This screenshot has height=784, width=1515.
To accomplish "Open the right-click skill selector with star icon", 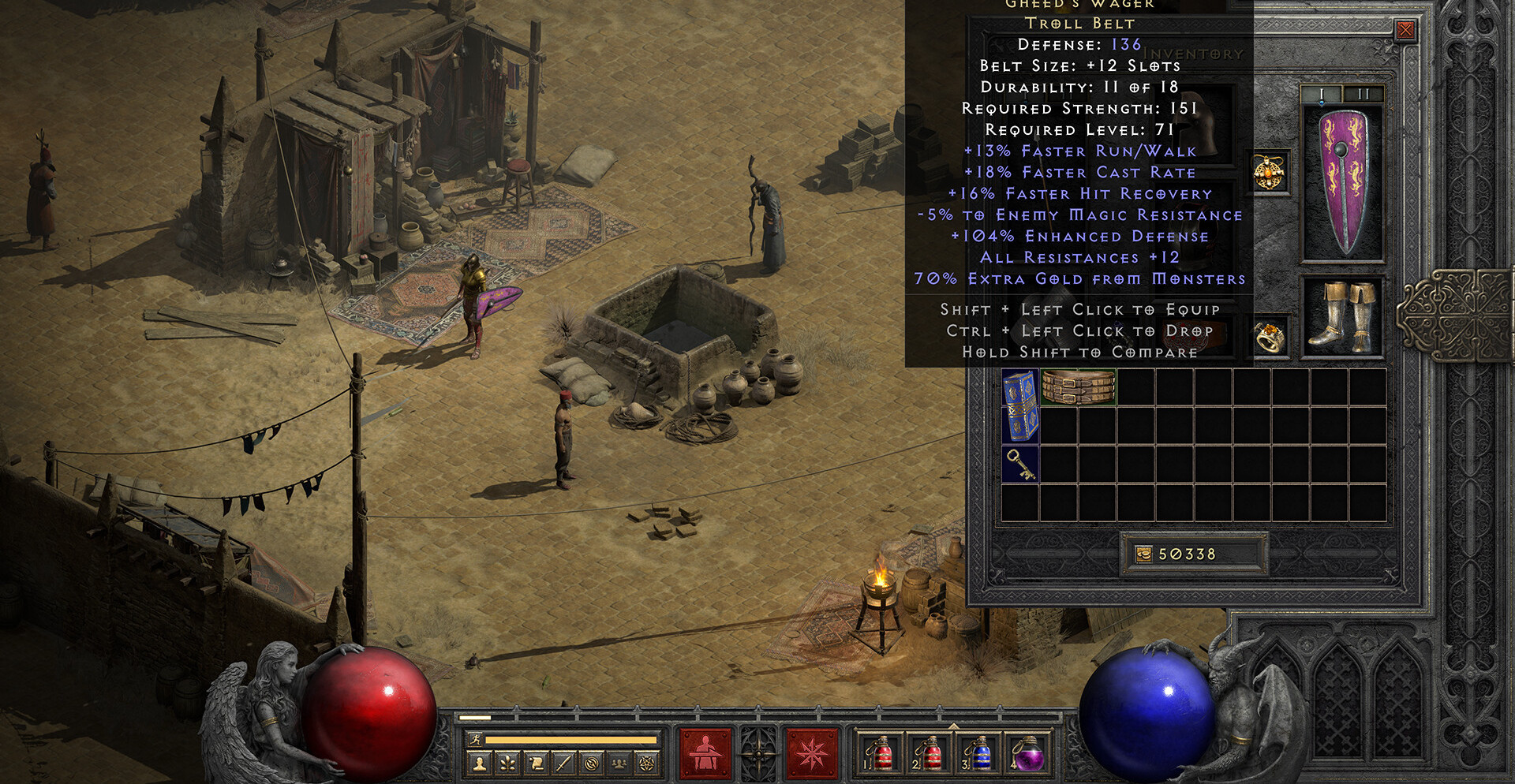I will (812, 752).
